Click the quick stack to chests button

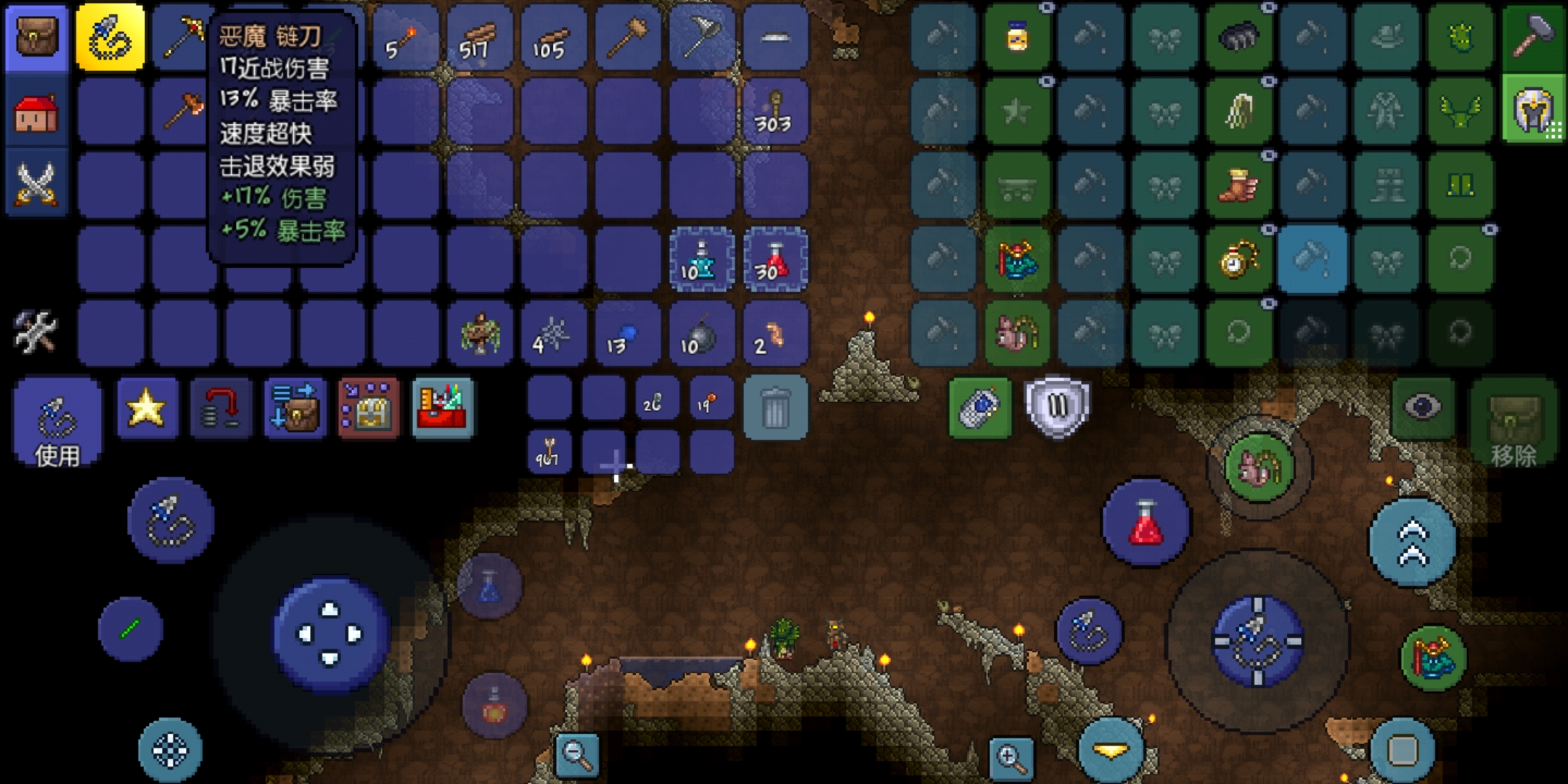294,408
